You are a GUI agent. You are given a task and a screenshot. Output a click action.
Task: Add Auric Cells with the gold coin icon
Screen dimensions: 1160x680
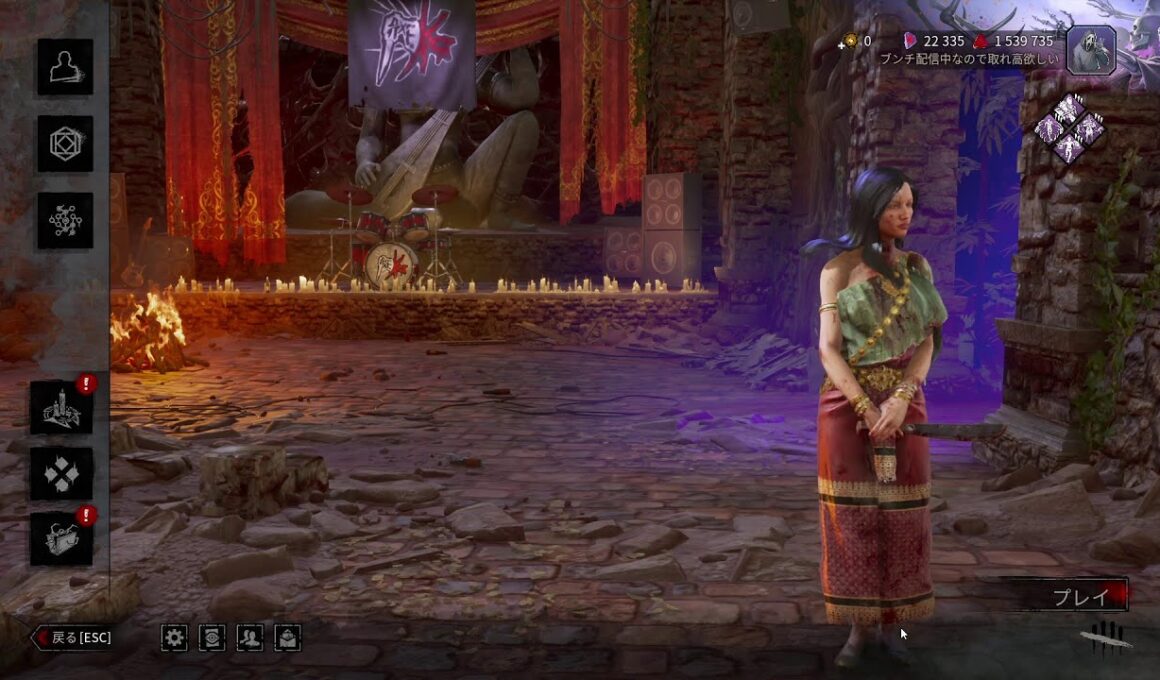point(851,41)
